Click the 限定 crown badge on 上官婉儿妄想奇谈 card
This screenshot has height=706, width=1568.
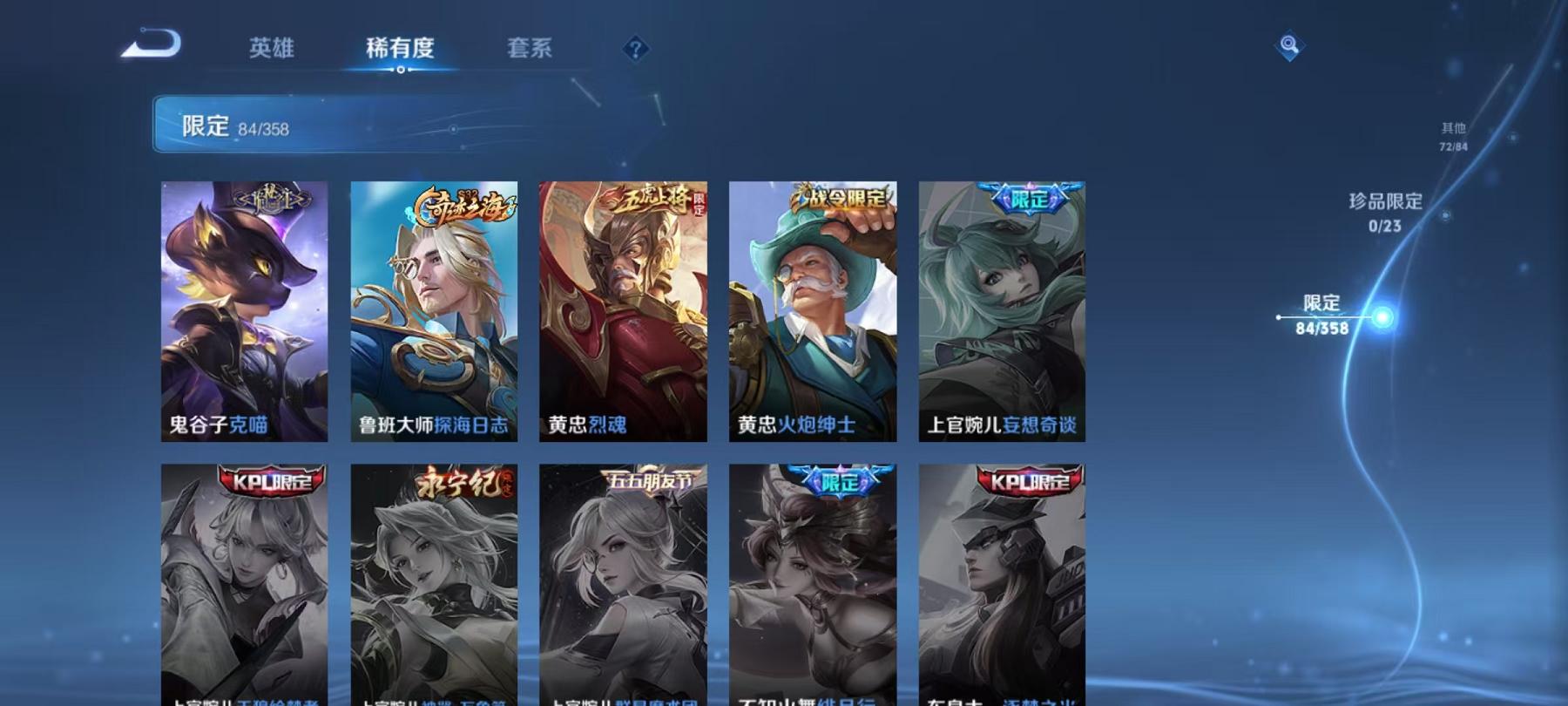coord(1027,197)
